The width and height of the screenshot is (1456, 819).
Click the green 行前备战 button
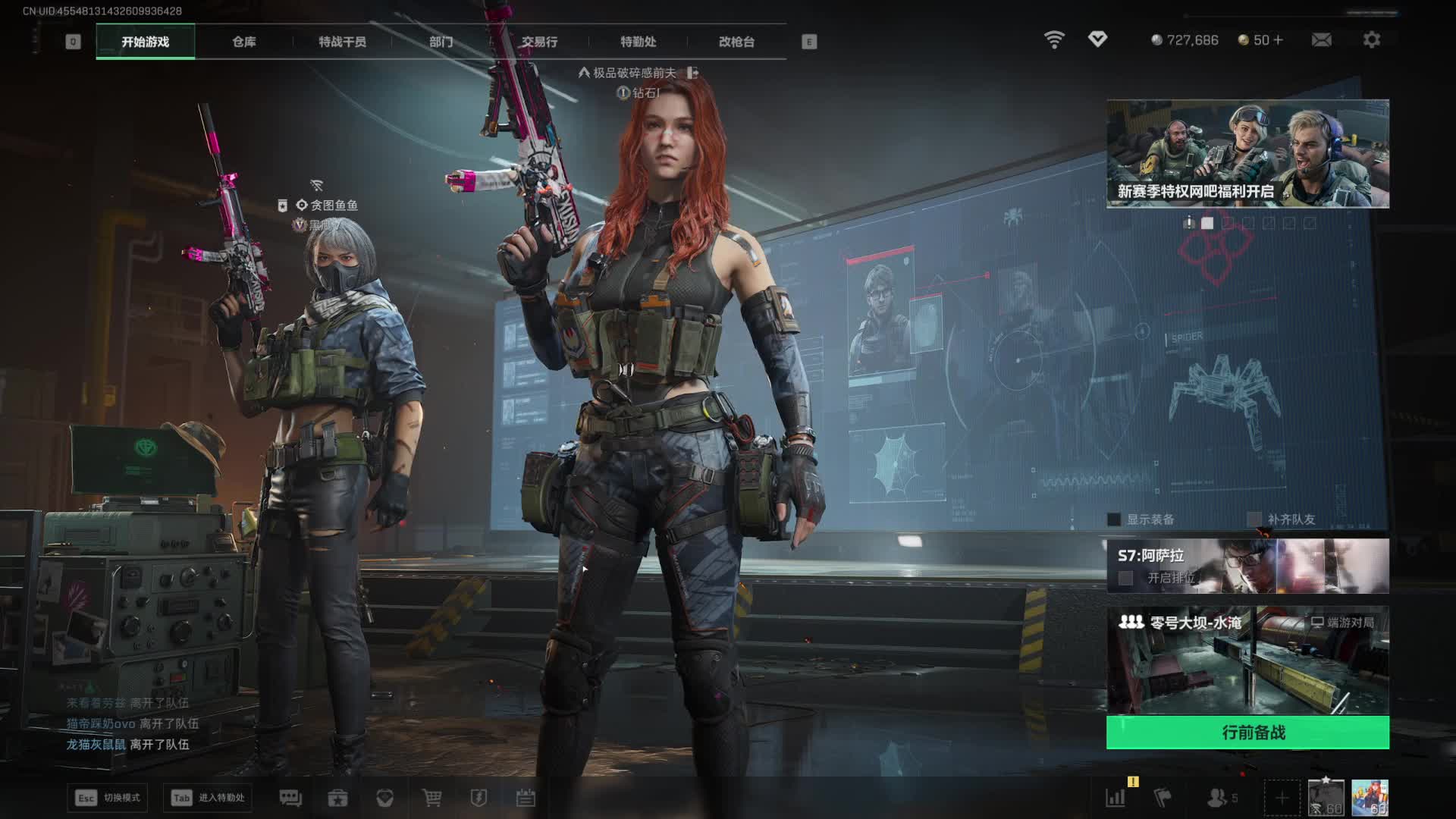point(1247,733)
